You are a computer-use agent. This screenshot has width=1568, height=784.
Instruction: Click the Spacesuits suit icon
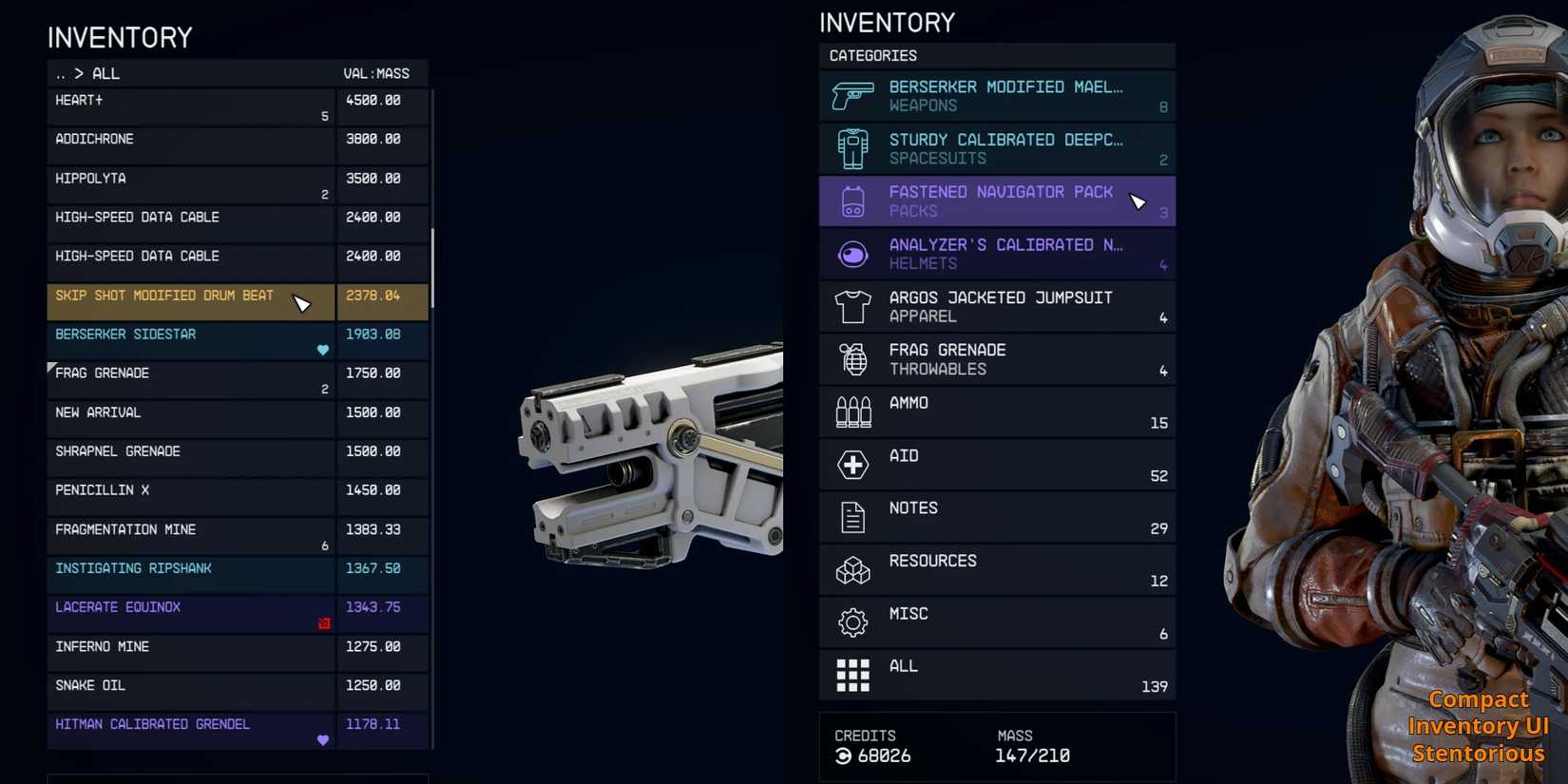click(853, 148)
